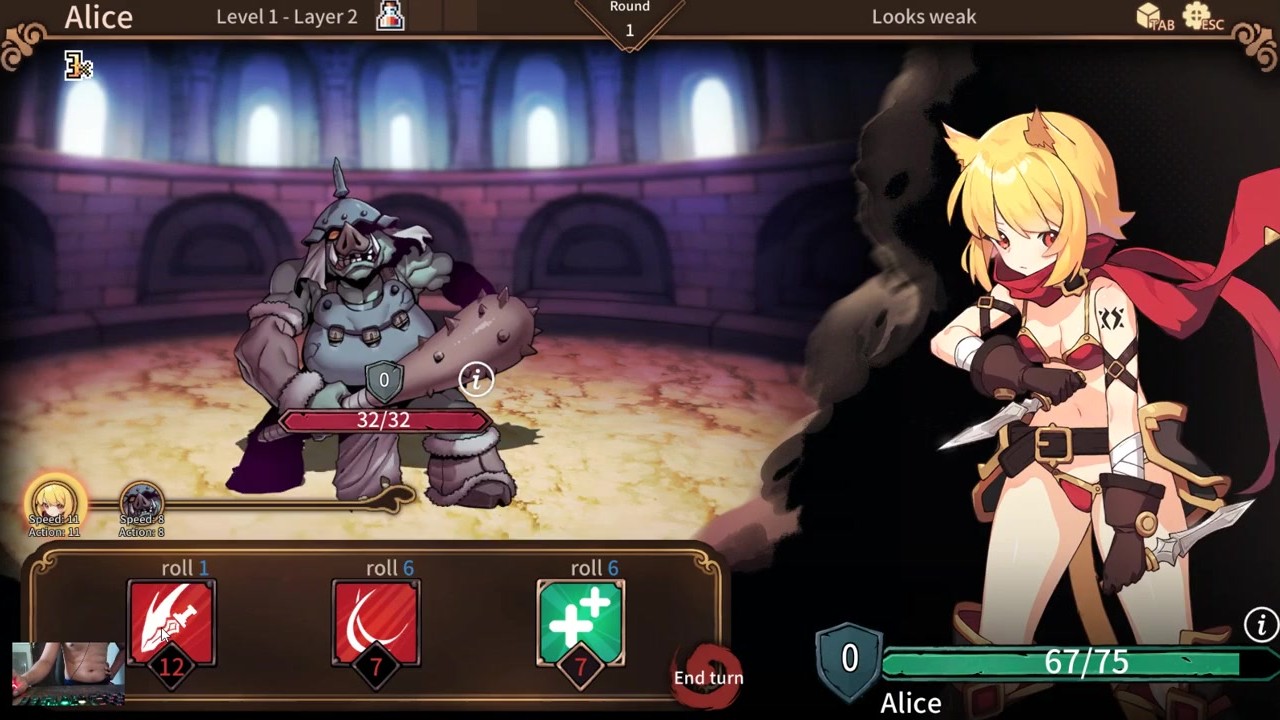The width and height of the screenshot is (1280, 720).
Task: Use the green healing plus card
Action: [x=580, y=622]
